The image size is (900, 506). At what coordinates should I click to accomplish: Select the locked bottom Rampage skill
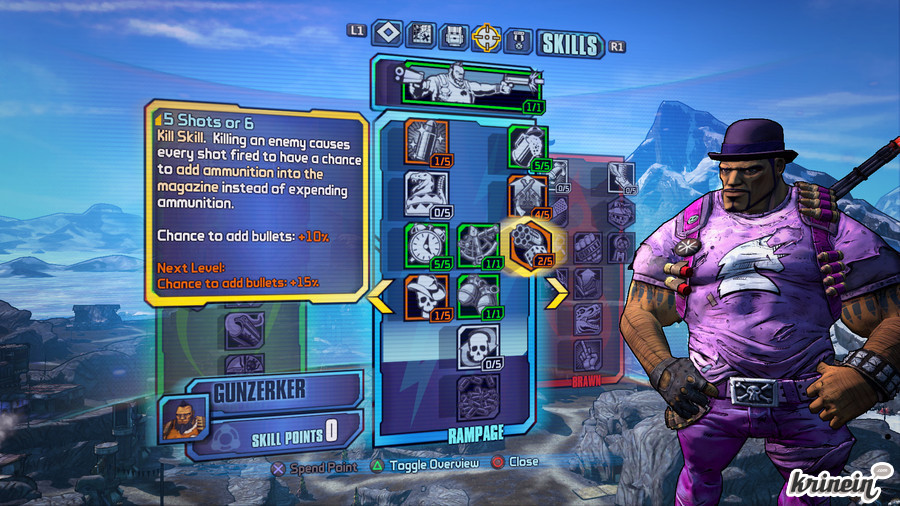(x=476, y=395)
